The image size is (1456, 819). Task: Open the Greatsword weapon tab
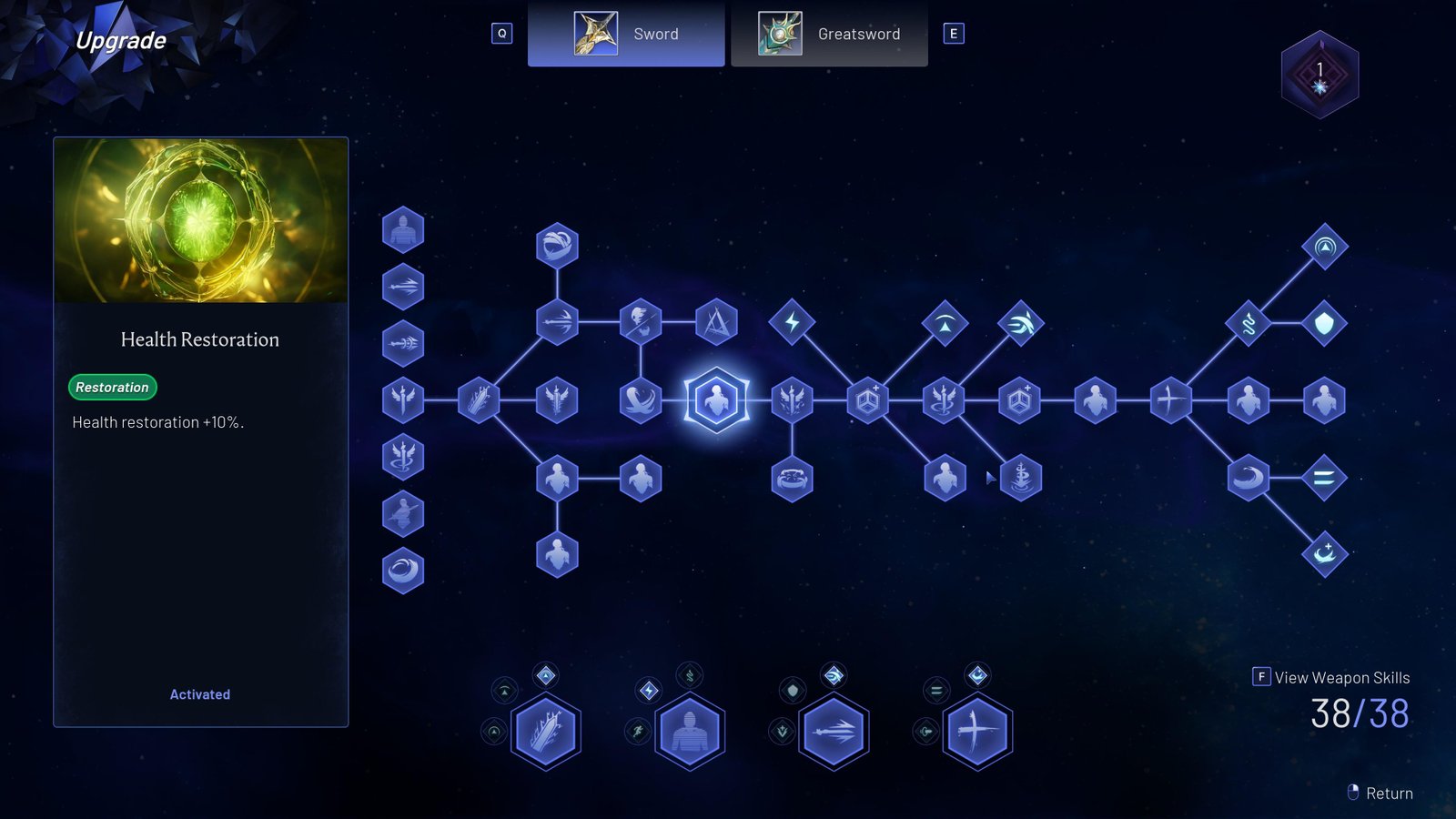829,35
